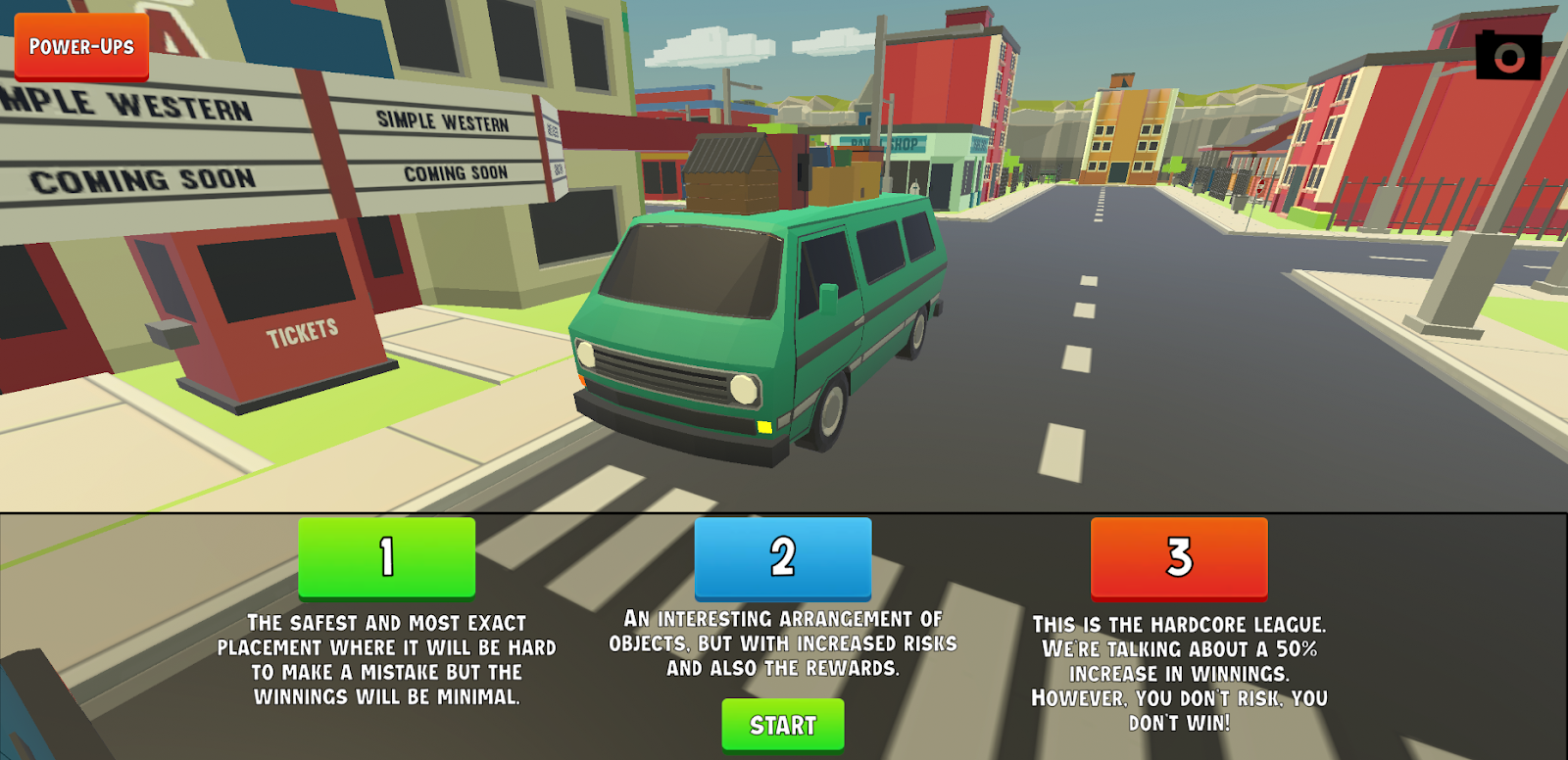Open the Power-Ups menu
This screenshot has width=1568, height=760.
pos(81,46)
